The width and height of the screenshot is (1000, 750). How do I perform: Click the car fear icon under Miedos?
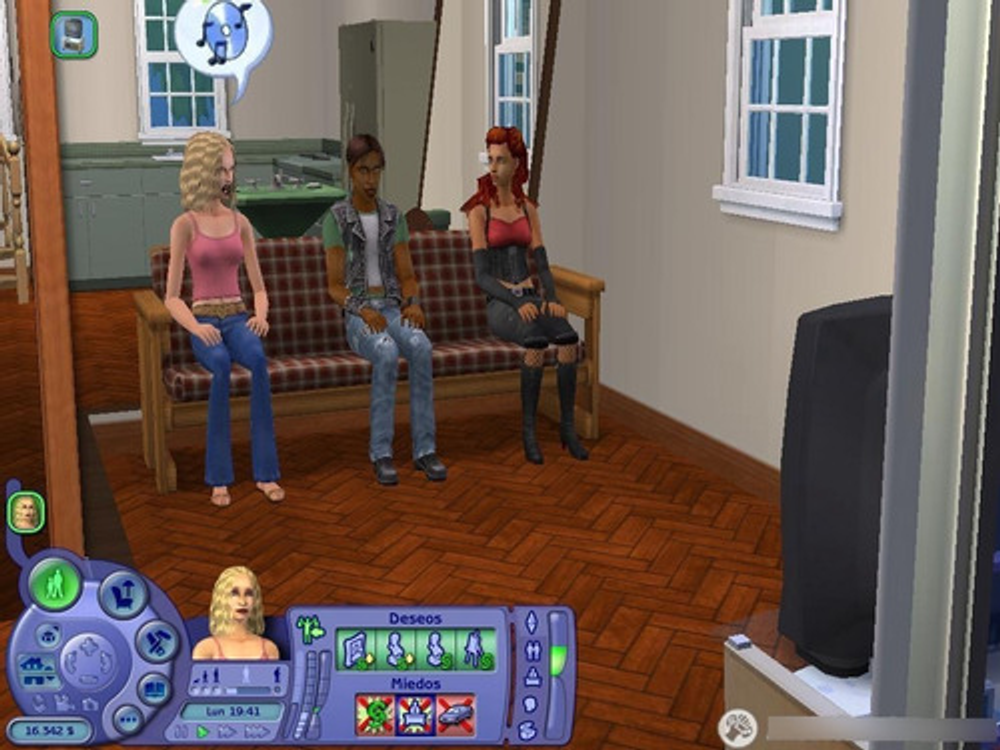(455, 714)
